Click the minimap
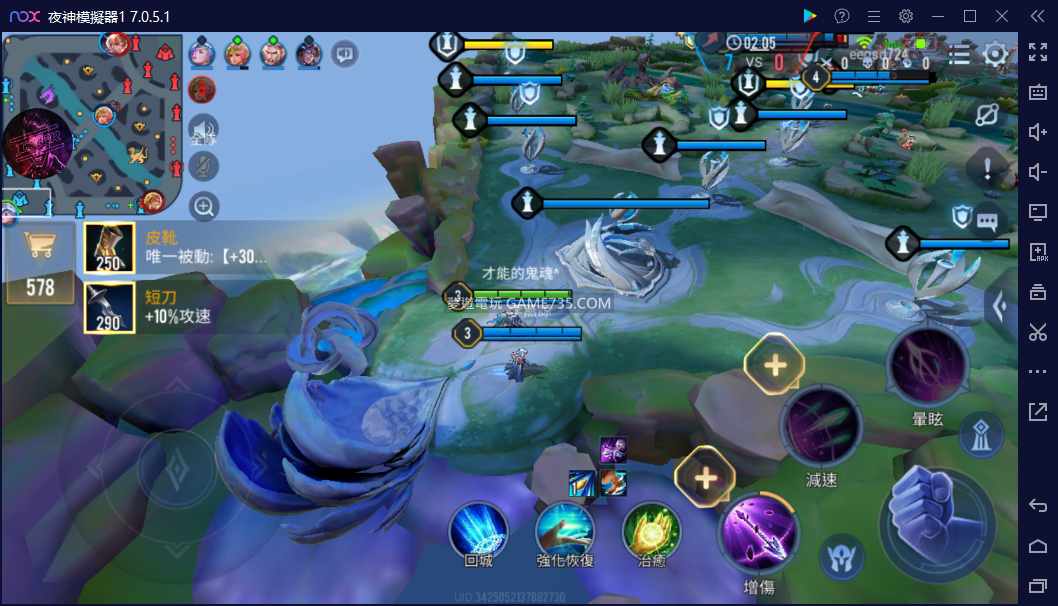Viewport: 1058px width, 606px height. tap(92, 122)
